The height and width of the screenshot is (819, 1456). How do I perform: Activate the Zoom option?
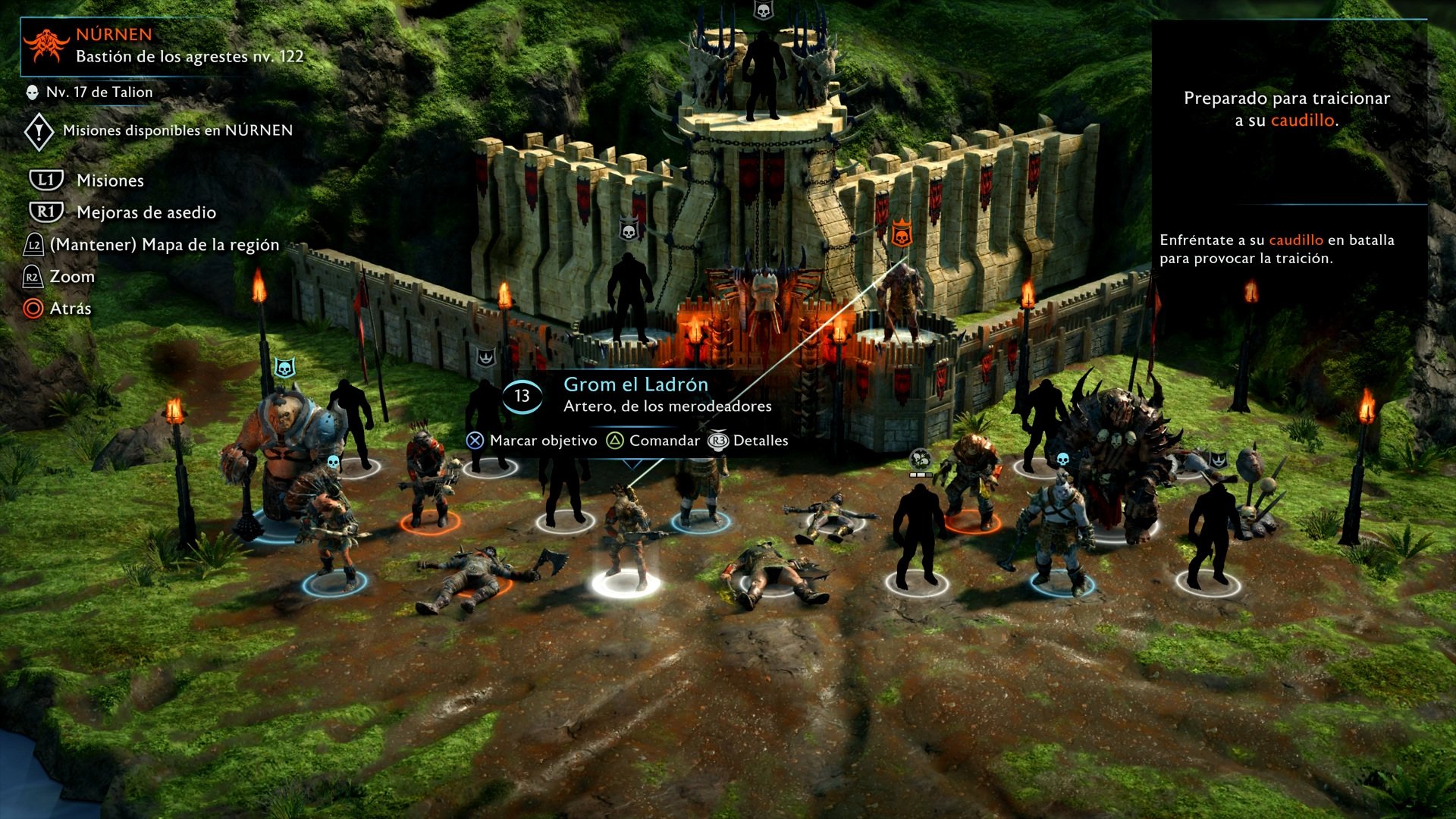(72, 277)
